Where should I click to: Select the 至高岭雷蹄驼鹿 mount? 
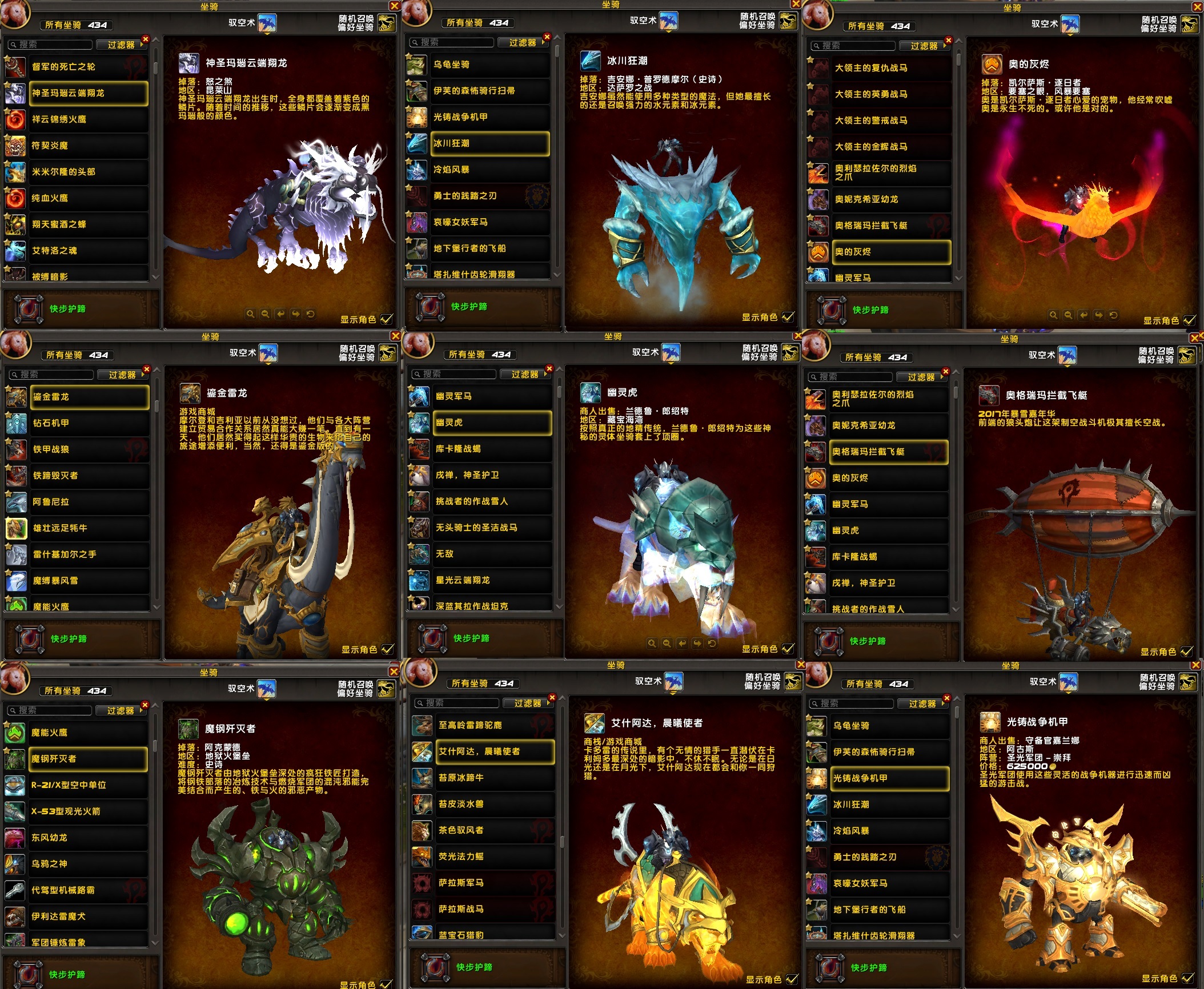[x=495, y=725]
